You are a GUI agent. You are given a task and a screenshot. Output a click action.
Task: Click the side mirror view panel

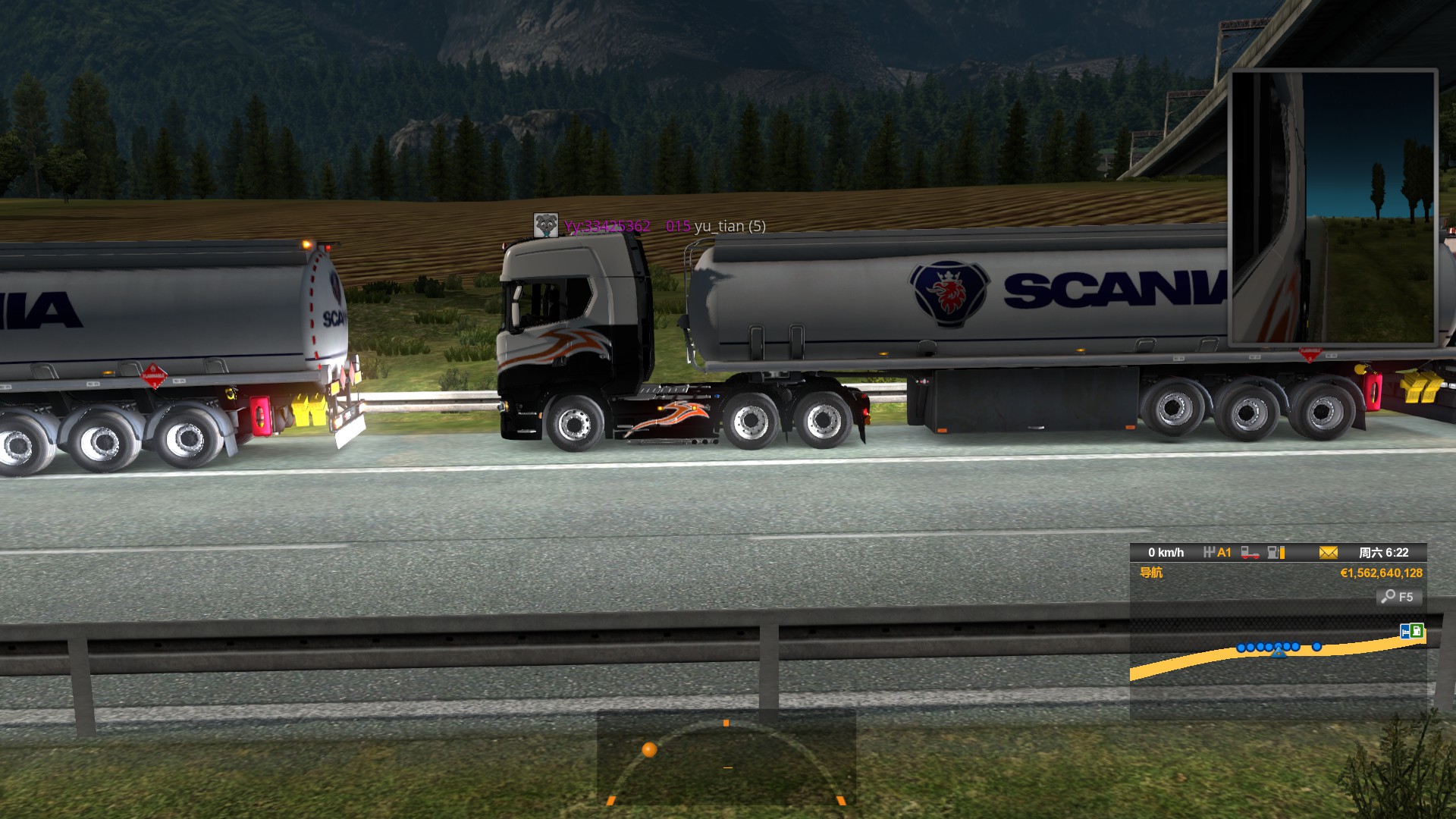point(1333,206)
